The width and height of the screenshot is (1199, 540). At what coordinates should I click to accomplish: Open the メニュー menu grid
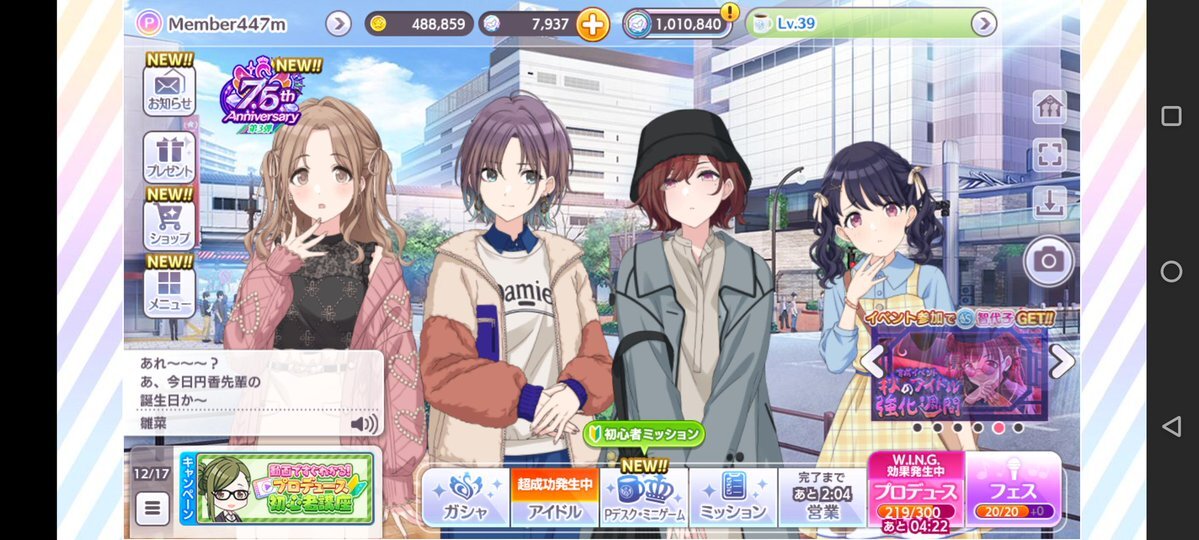[x=169, y=291]
